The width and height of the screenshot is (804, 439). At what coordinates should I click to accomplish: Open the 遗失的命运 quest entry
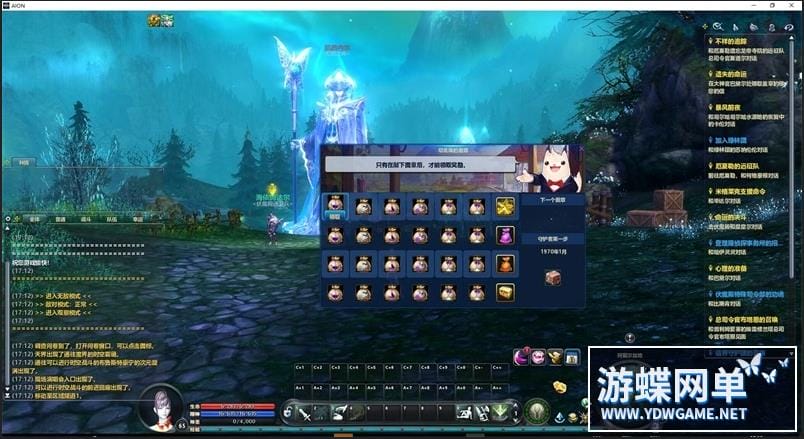pyautogui.click(x=738, y=74)
